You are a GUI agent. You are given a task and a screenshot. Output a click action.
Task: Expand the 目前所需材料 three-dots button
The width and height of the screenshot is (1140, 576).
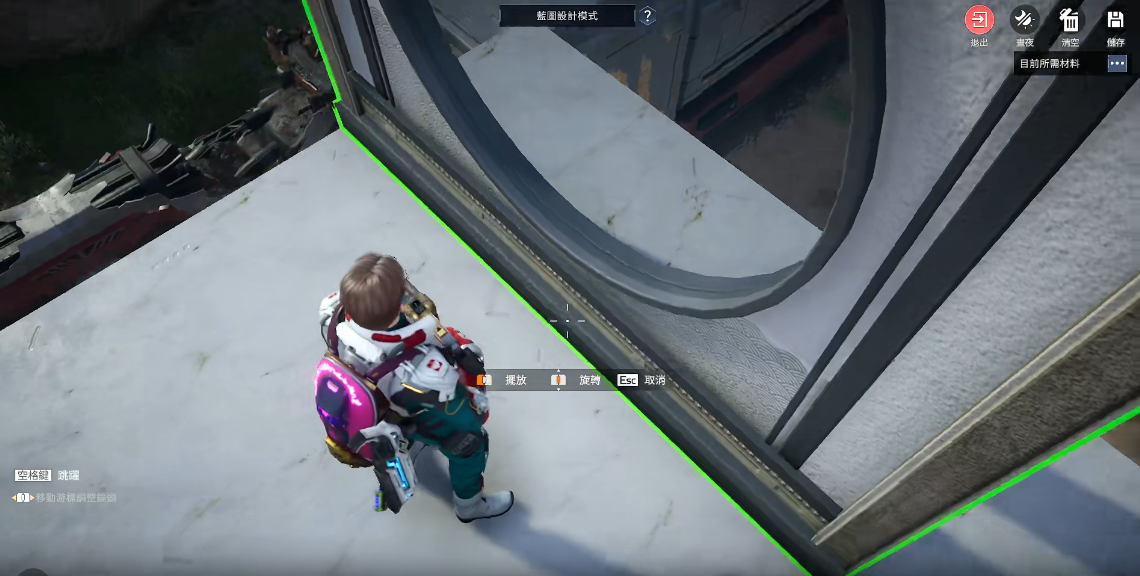(1117, 63)
